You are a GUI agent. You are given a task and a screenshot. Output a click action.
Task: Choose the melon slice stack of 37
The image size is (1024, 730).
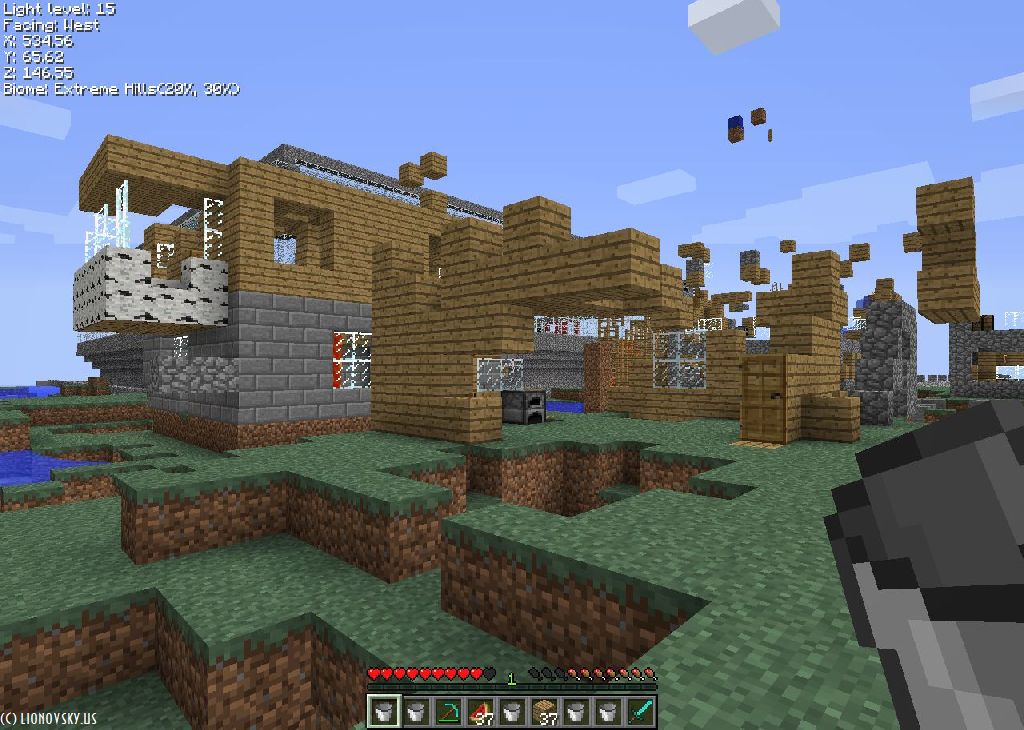(x=480, y=711)
